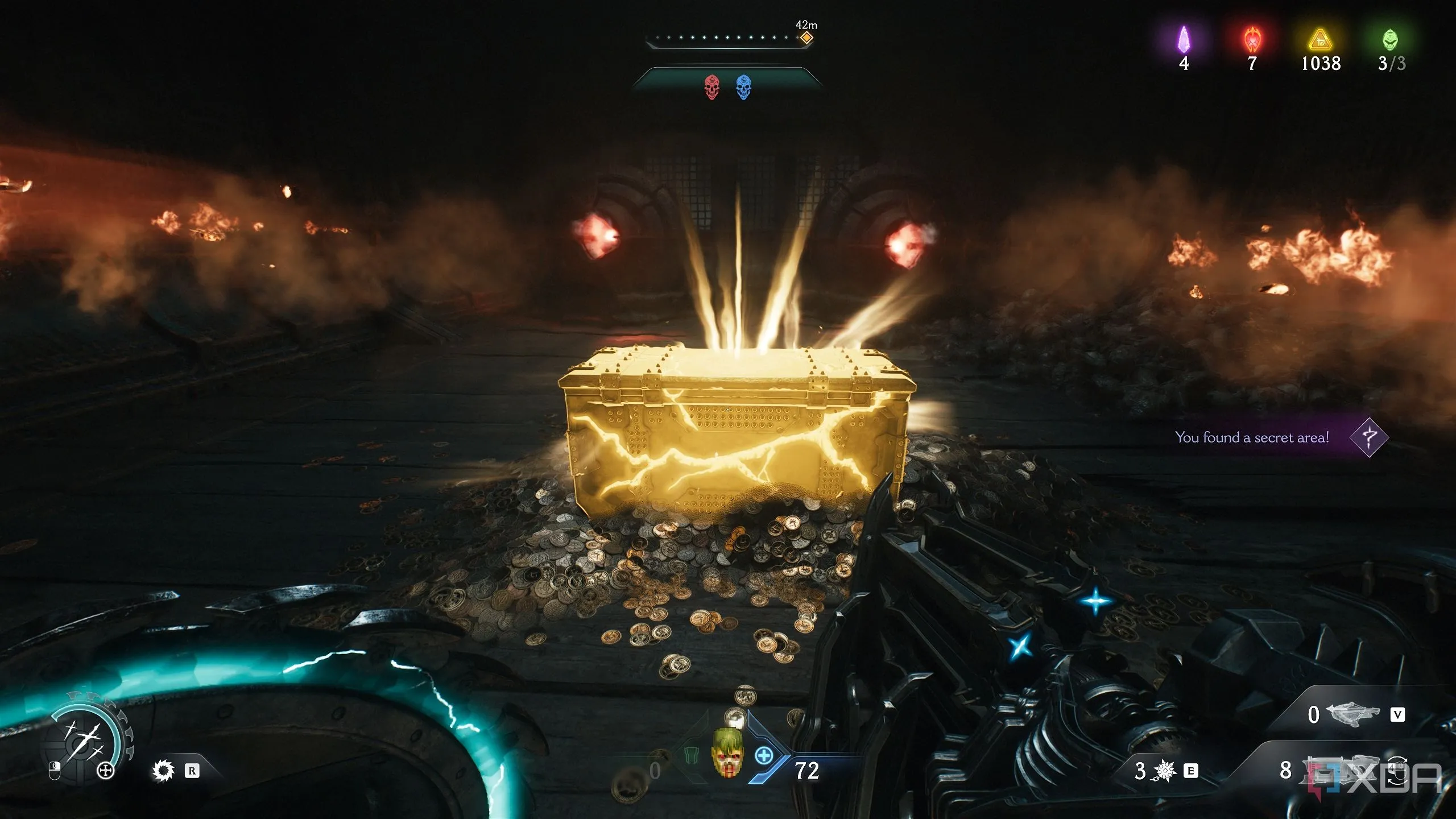
Task: Click the blue skull key icon
Action: [743, 88]
